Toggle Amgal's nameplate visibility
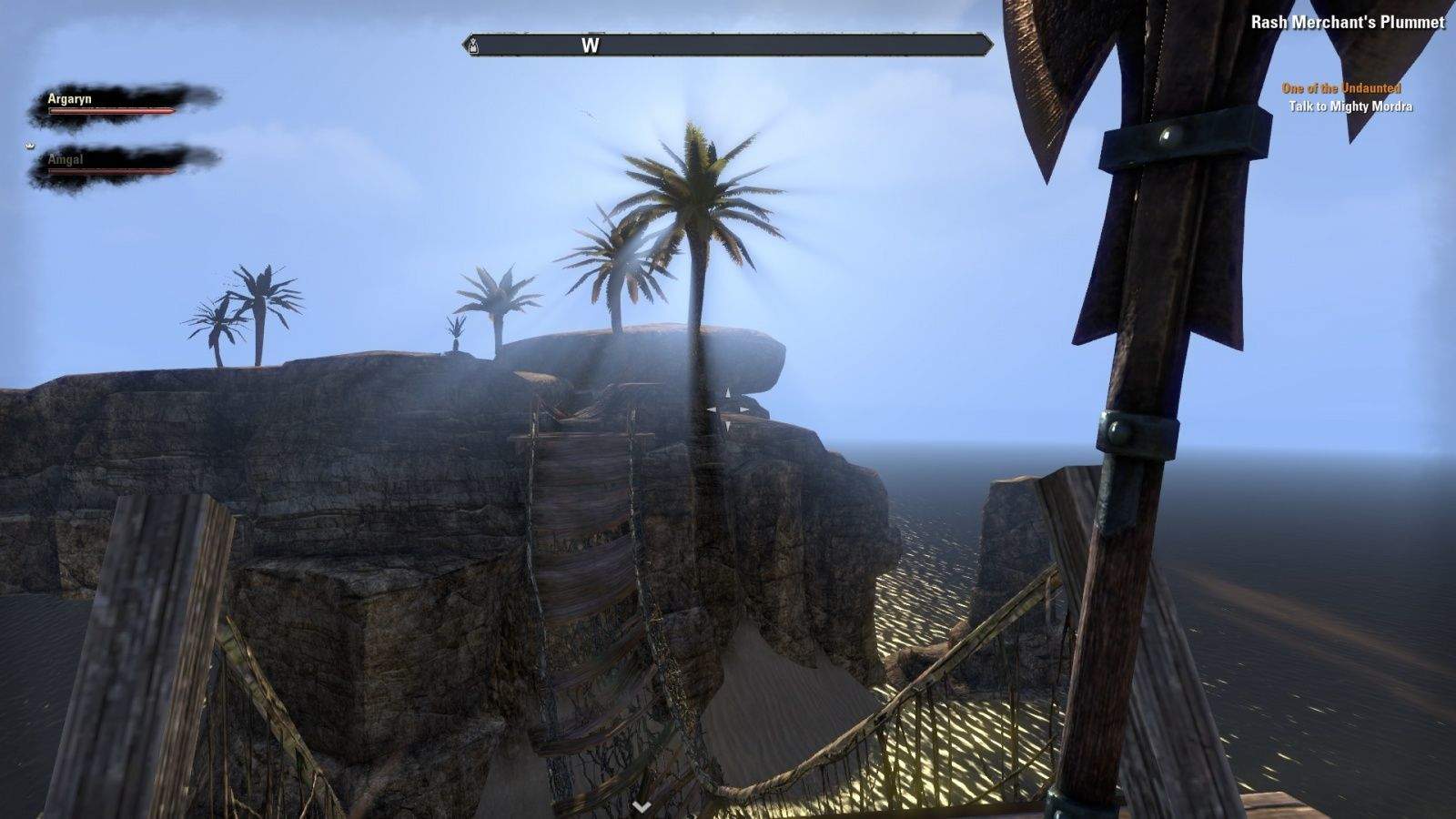 point(64,157)
